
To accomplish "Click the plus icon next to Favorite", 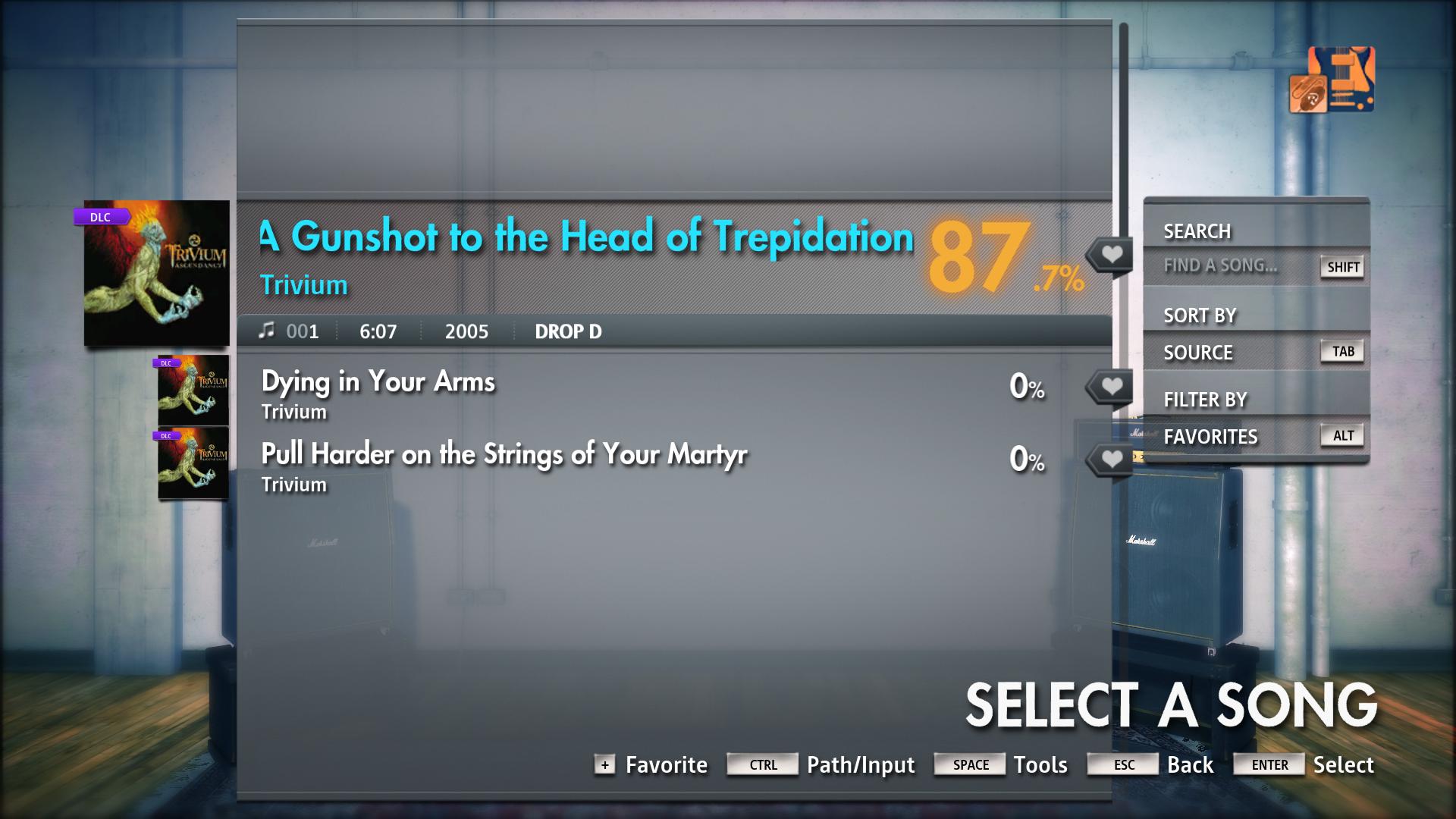I will pos(604,765).
